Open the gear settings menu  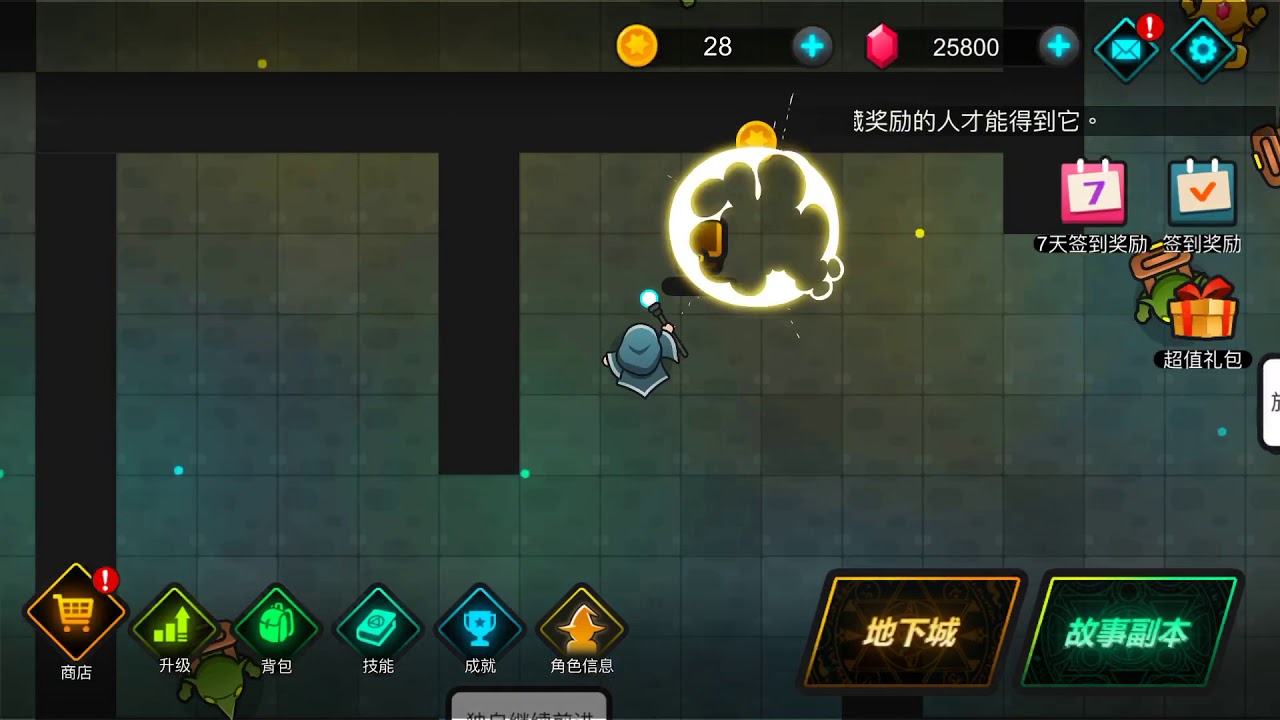(1201, 48)
